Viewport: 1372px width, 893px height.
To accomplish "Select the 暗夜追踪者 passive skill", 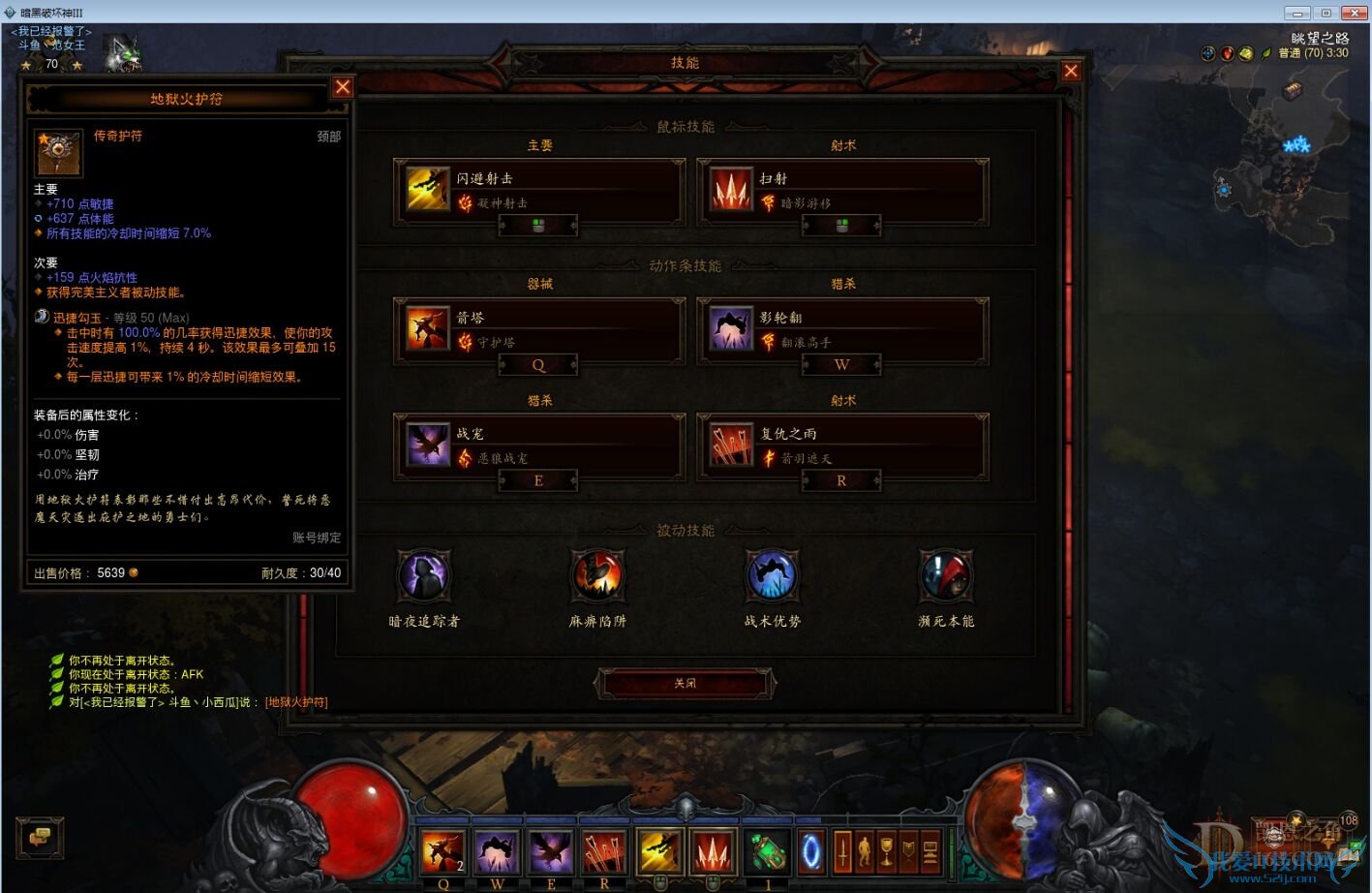I will tap(424, 576).
